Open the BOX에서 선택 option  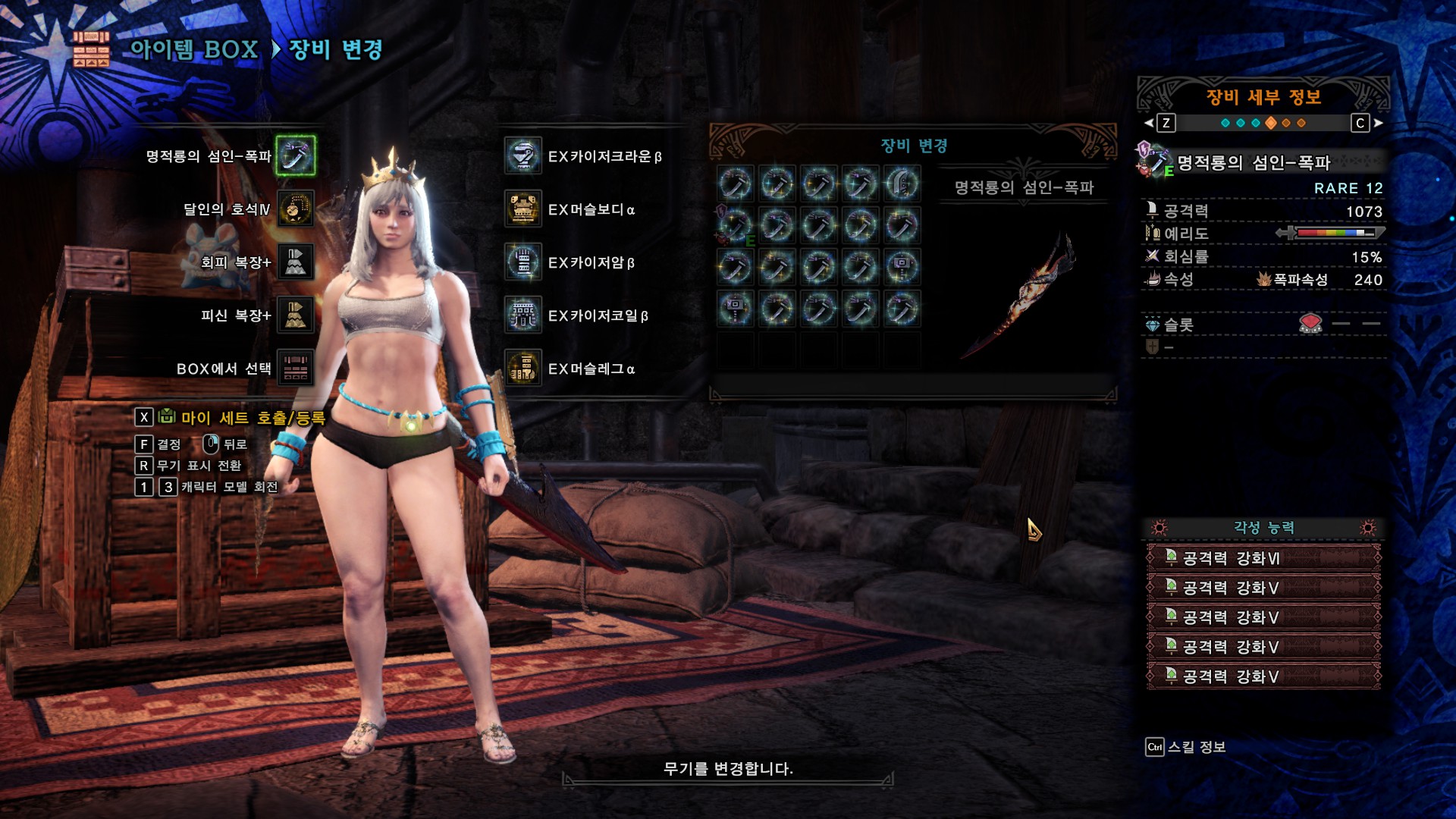[295, 369]
